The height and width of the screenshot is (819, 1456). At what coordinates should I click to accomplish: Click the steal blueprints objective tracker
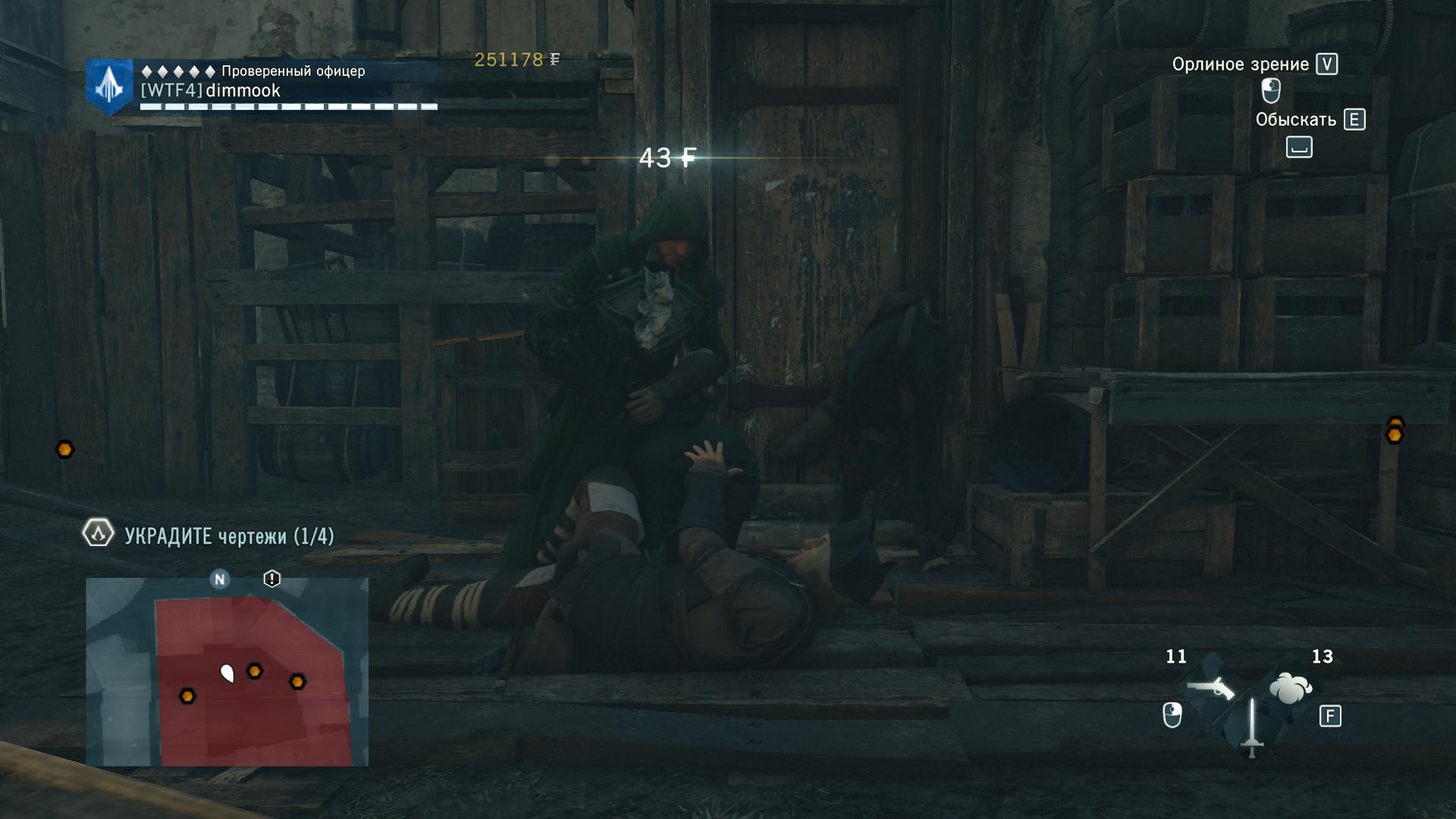209,535
